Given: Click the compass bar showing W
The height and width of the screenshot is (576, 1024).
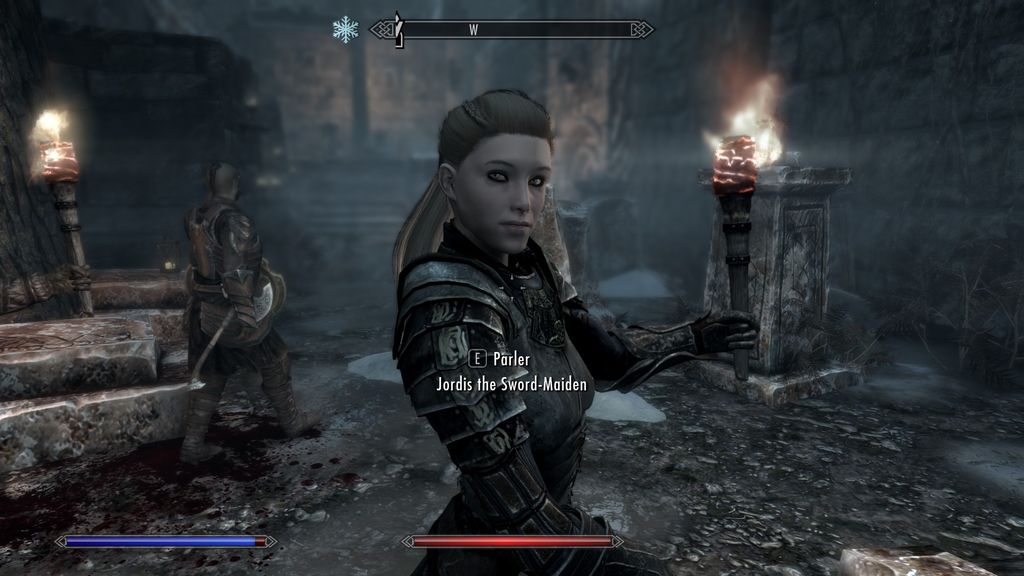Looking at the screenshot, I should coord(511,30).
